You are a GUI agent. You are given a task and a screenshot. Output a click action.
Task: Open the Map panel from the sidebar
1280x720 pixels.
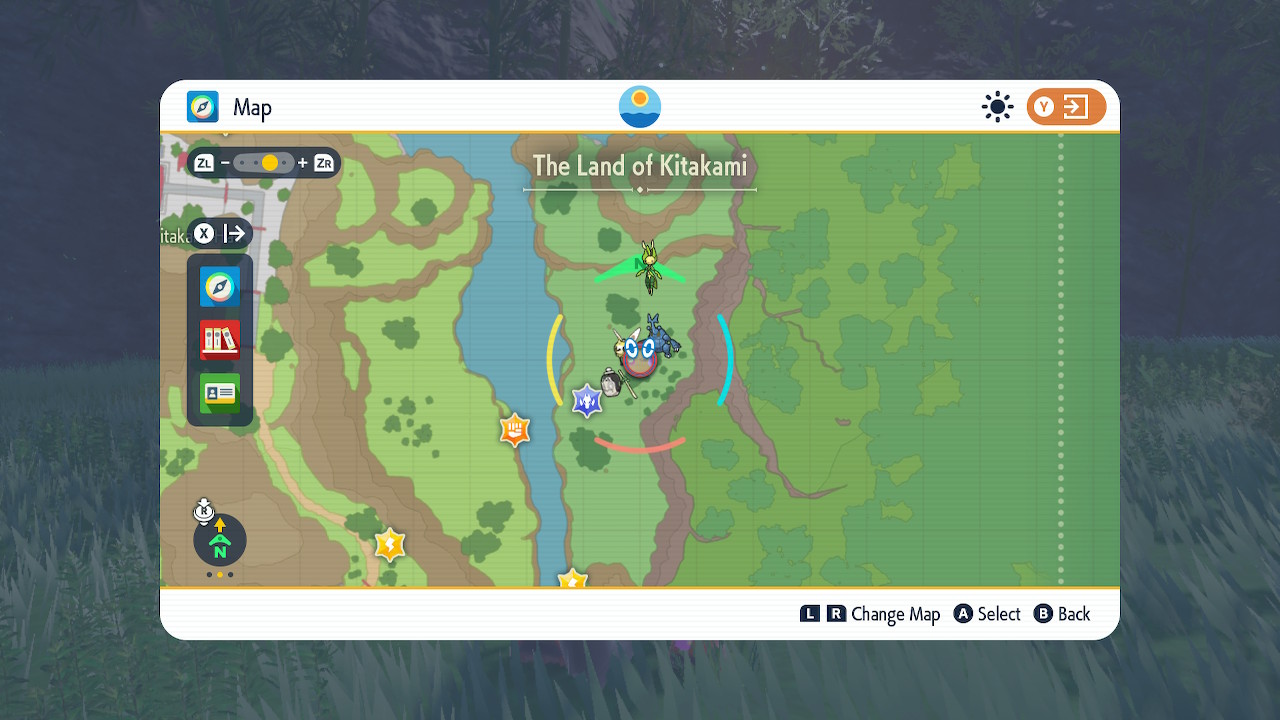(219, 287)
